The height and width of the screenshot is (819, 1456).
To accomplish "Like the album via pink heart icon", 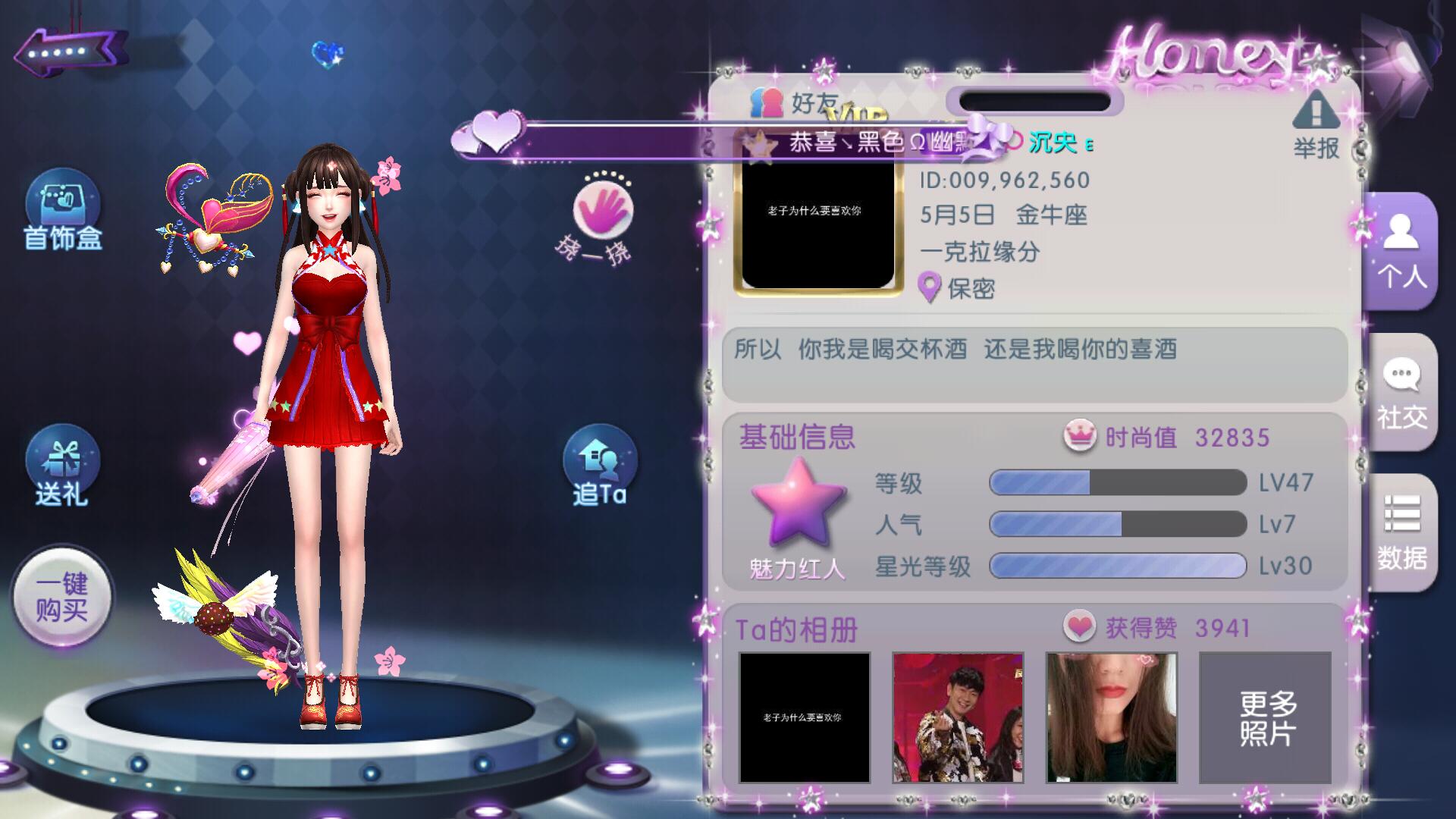I will (x=1079, y=626).
